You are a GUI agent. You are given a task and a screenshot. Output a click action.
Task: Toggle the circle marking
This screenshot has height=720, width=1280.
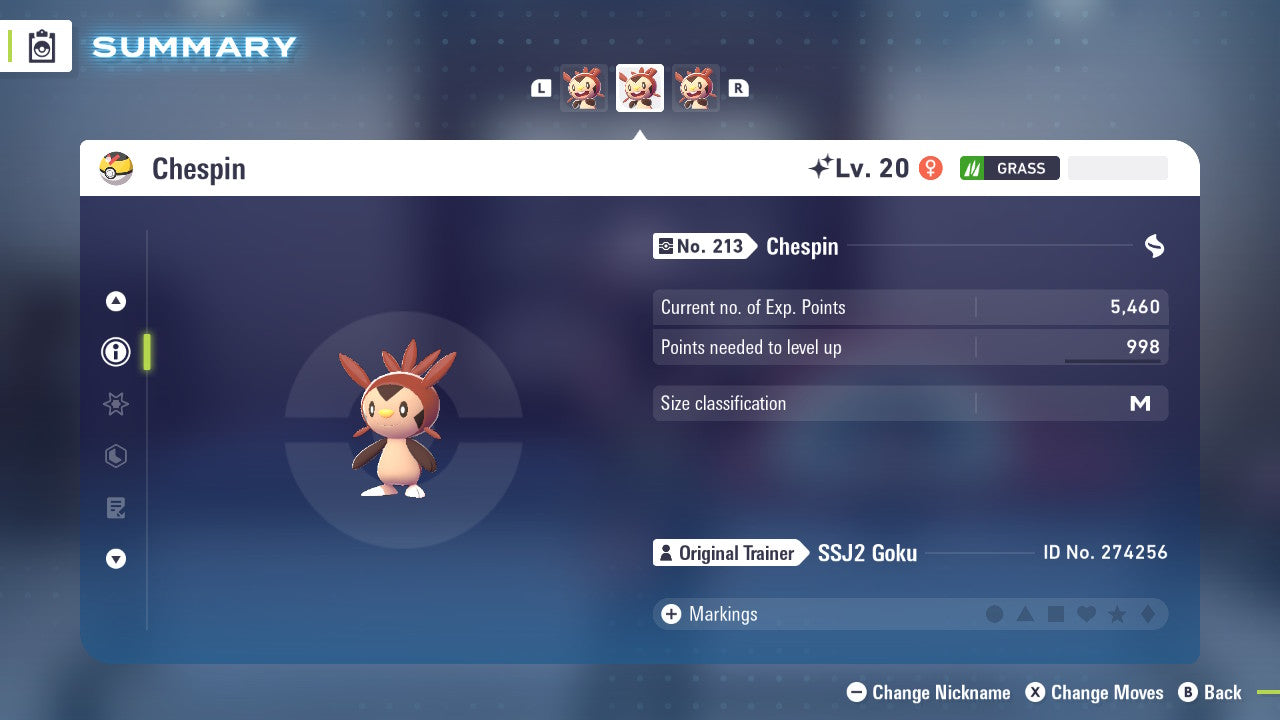tap(995, 614)
